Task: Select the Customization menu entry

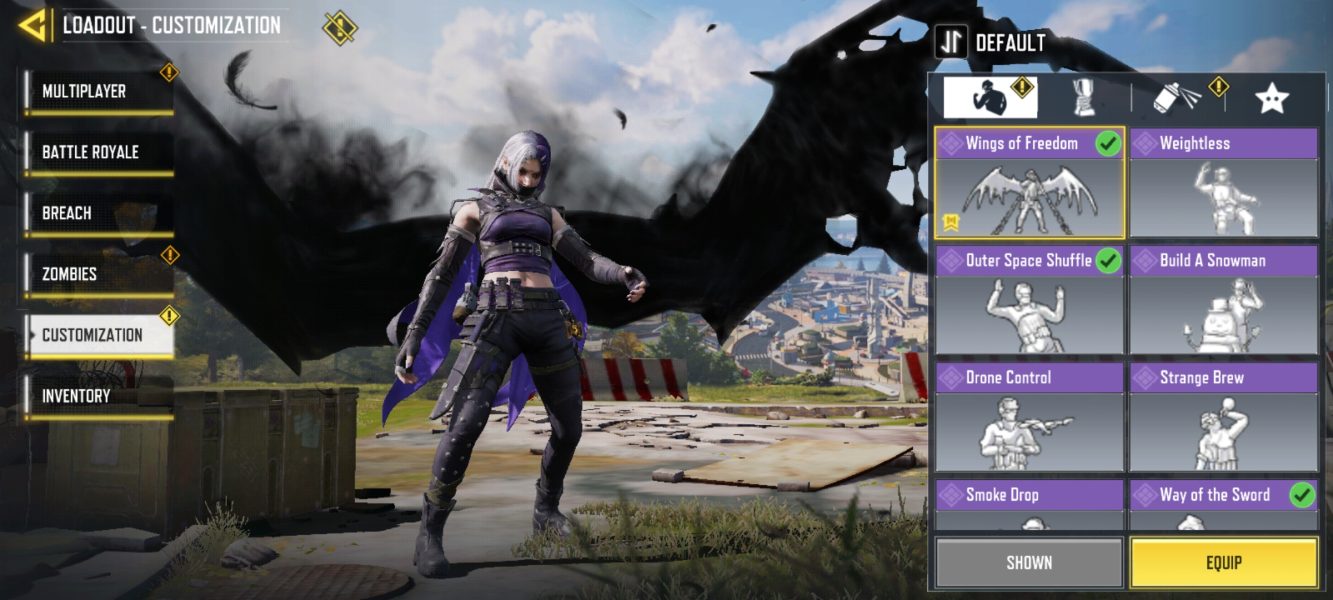Action: (x=98, y=336)
